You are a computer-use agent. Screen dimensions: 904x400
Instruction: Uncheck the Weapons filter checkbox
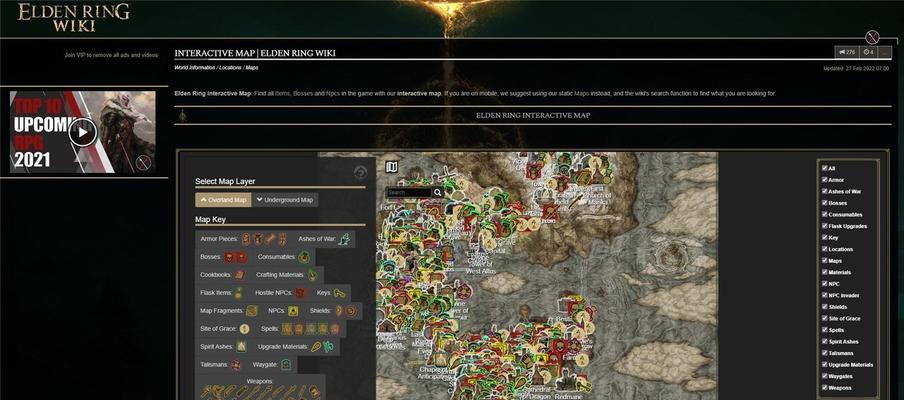pyautogui.click(x=824, y=387)
